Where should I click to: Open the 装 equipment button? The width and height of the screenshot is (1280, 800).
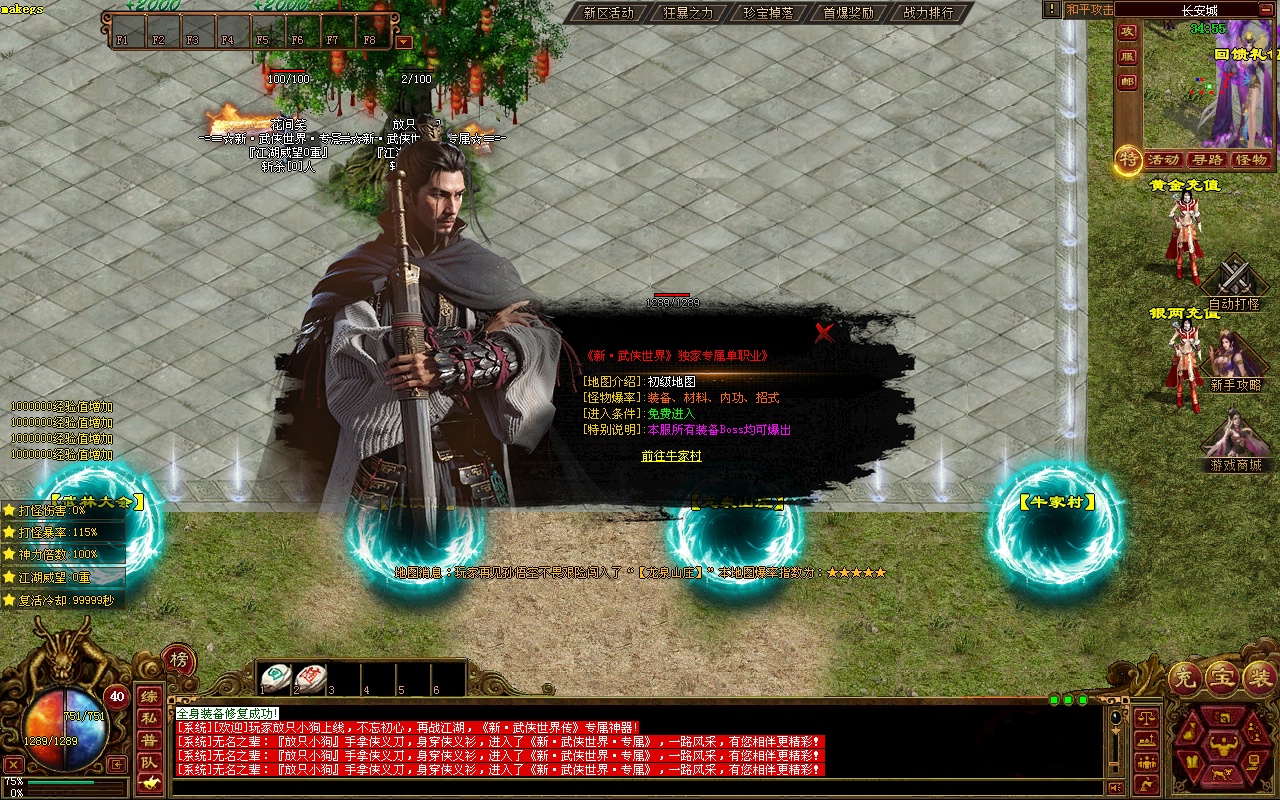1259,679
